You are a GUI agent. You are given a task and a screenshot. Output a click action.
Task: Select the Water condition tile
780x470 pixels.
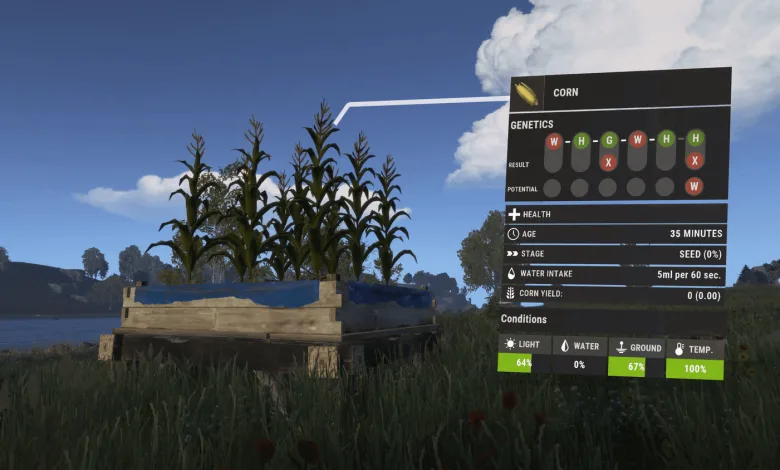(x=579, y=355)
